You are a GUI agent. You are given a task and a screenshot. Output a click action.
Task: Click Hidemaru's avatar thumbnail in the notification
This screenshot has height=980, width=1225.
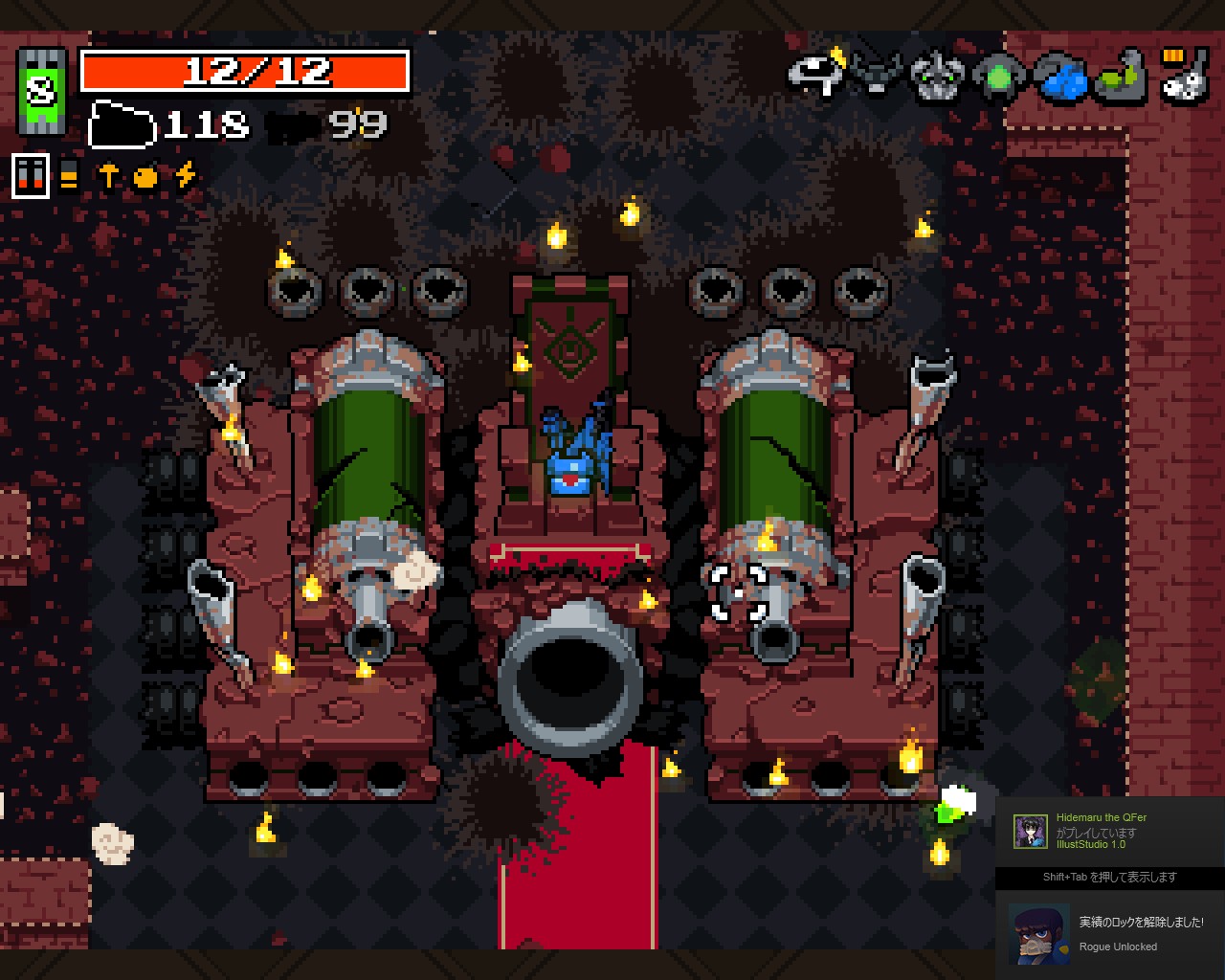coord(1032,831)
